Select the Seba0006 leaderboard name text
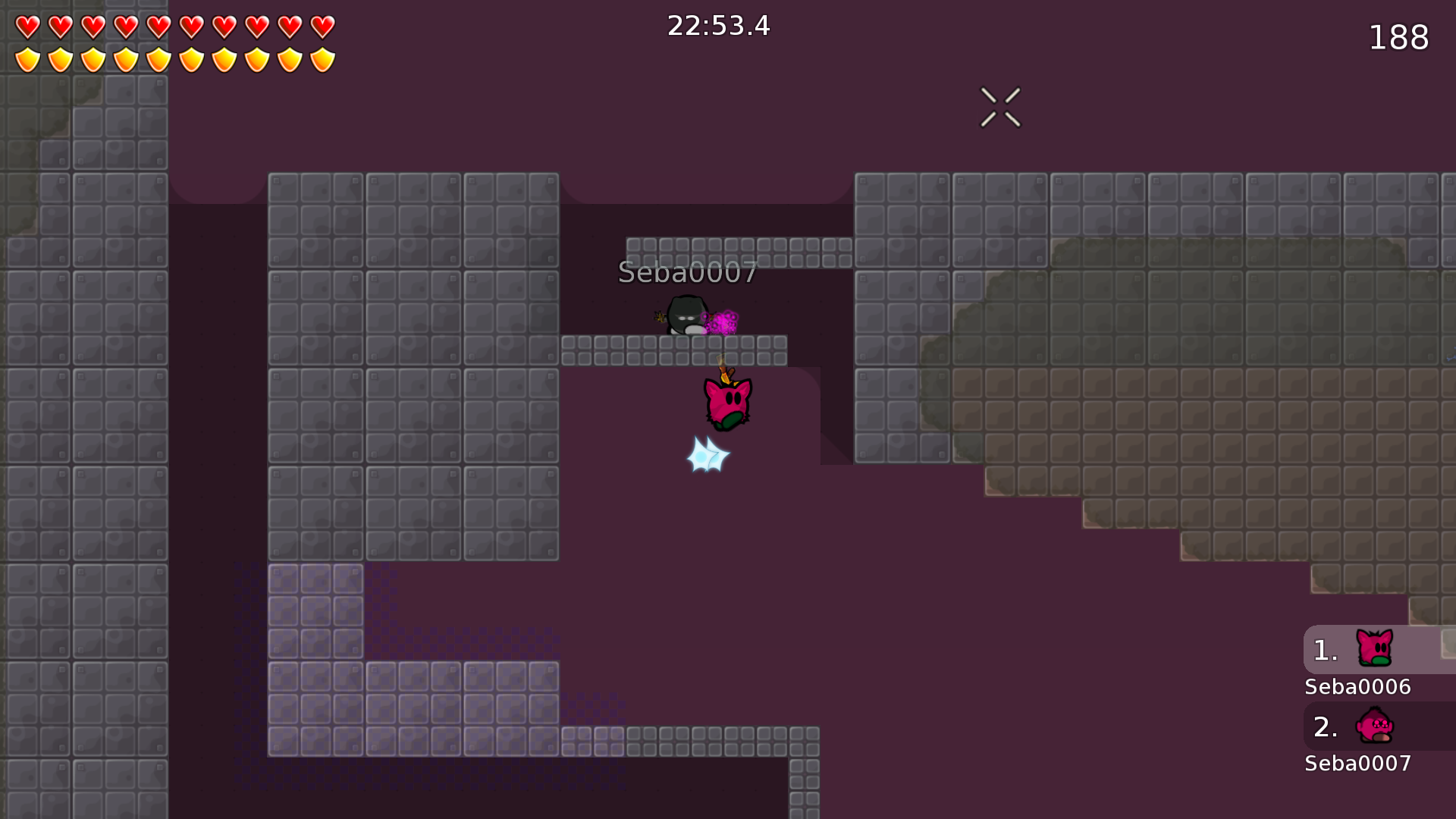This screenshot has width=1456, height=819. click(1357, 687)
